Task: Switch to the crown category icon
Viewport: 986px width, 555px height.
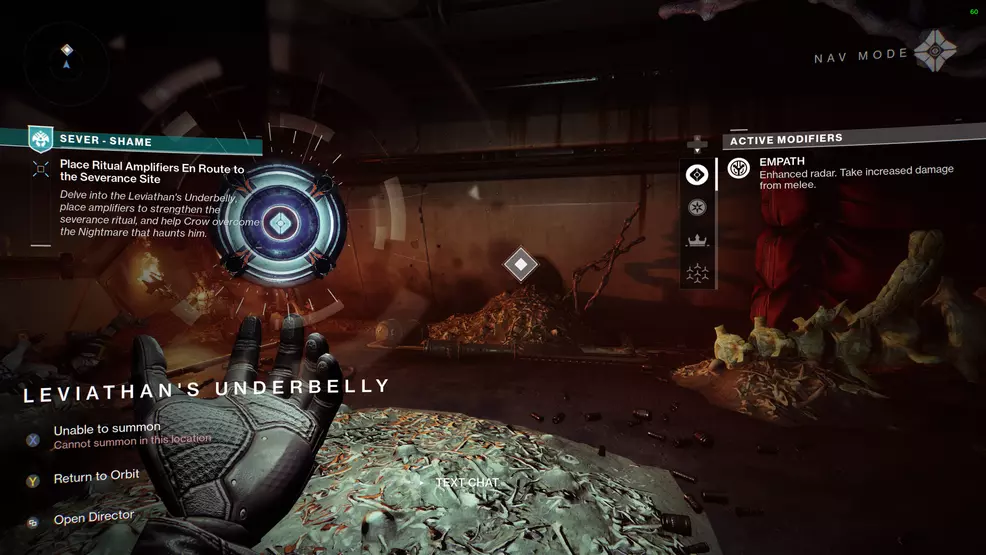Action: point(697,240)
